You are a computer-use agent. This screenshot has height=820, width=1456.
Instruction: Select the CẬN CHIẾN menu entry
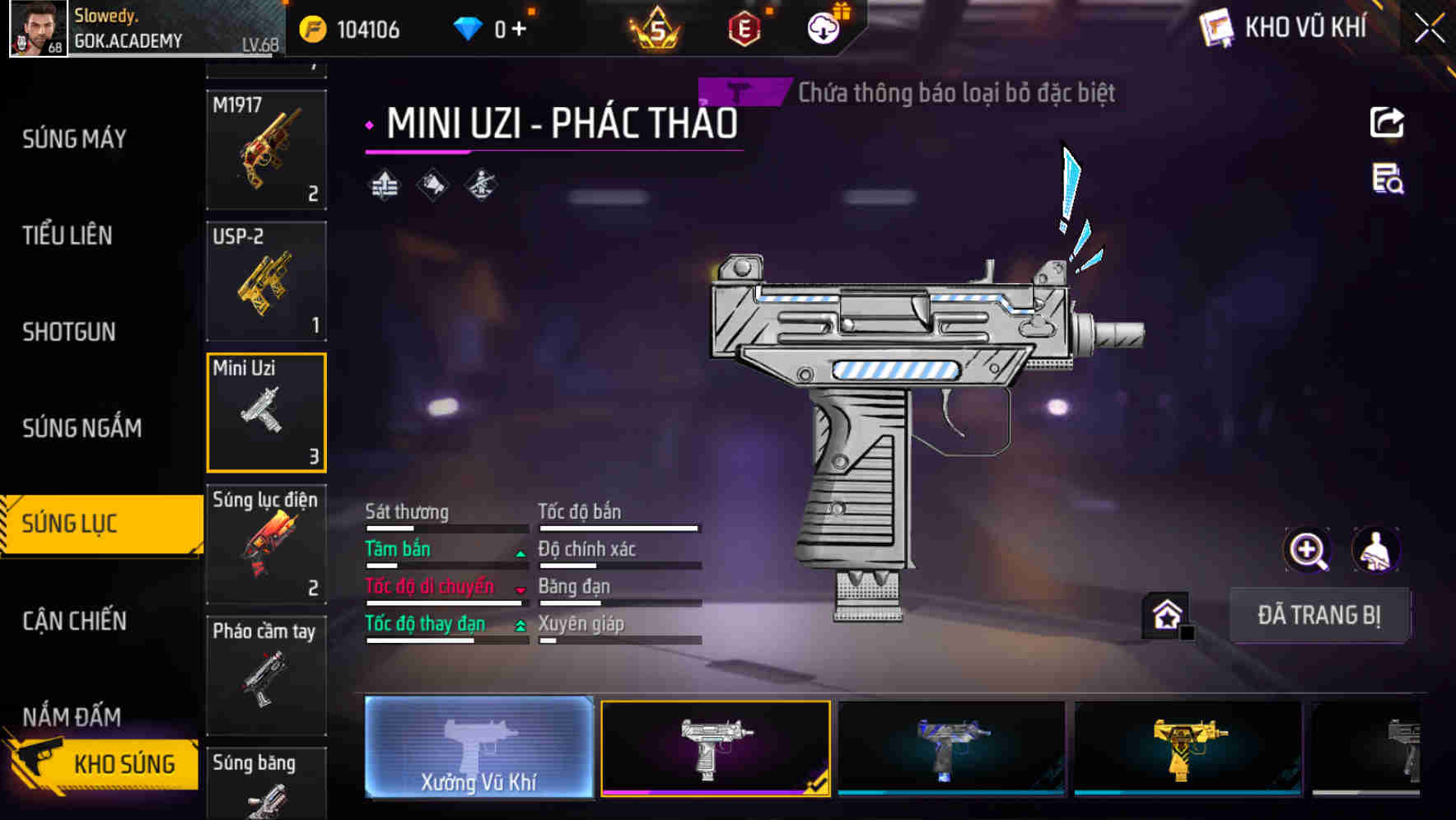point(72,621)
